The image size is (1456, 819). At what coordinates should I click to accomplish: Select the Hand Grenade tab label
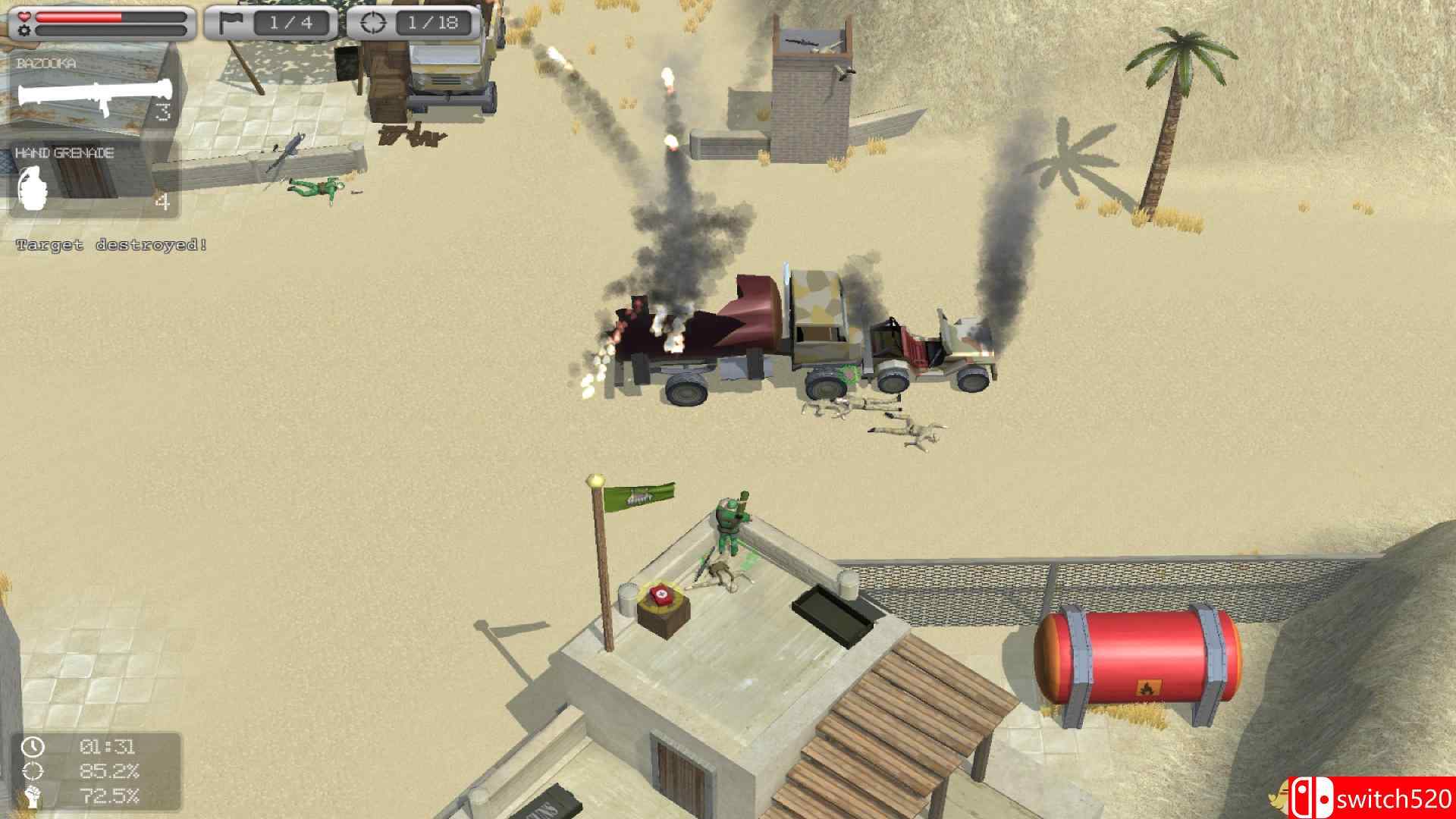pyautogui.click(x=63, y=152)
